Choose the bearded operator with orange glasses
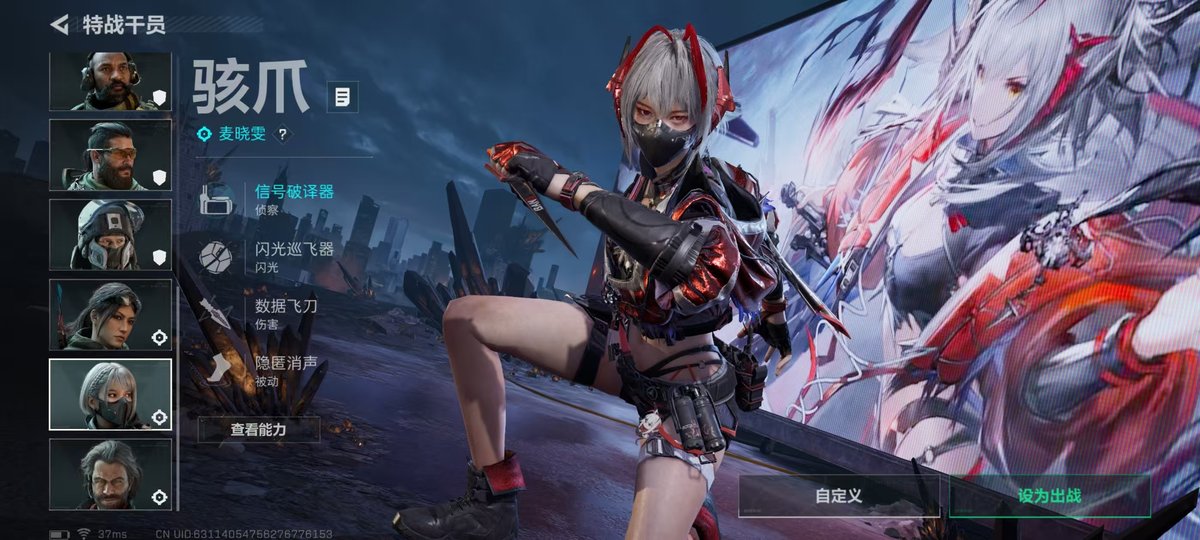 110,155
